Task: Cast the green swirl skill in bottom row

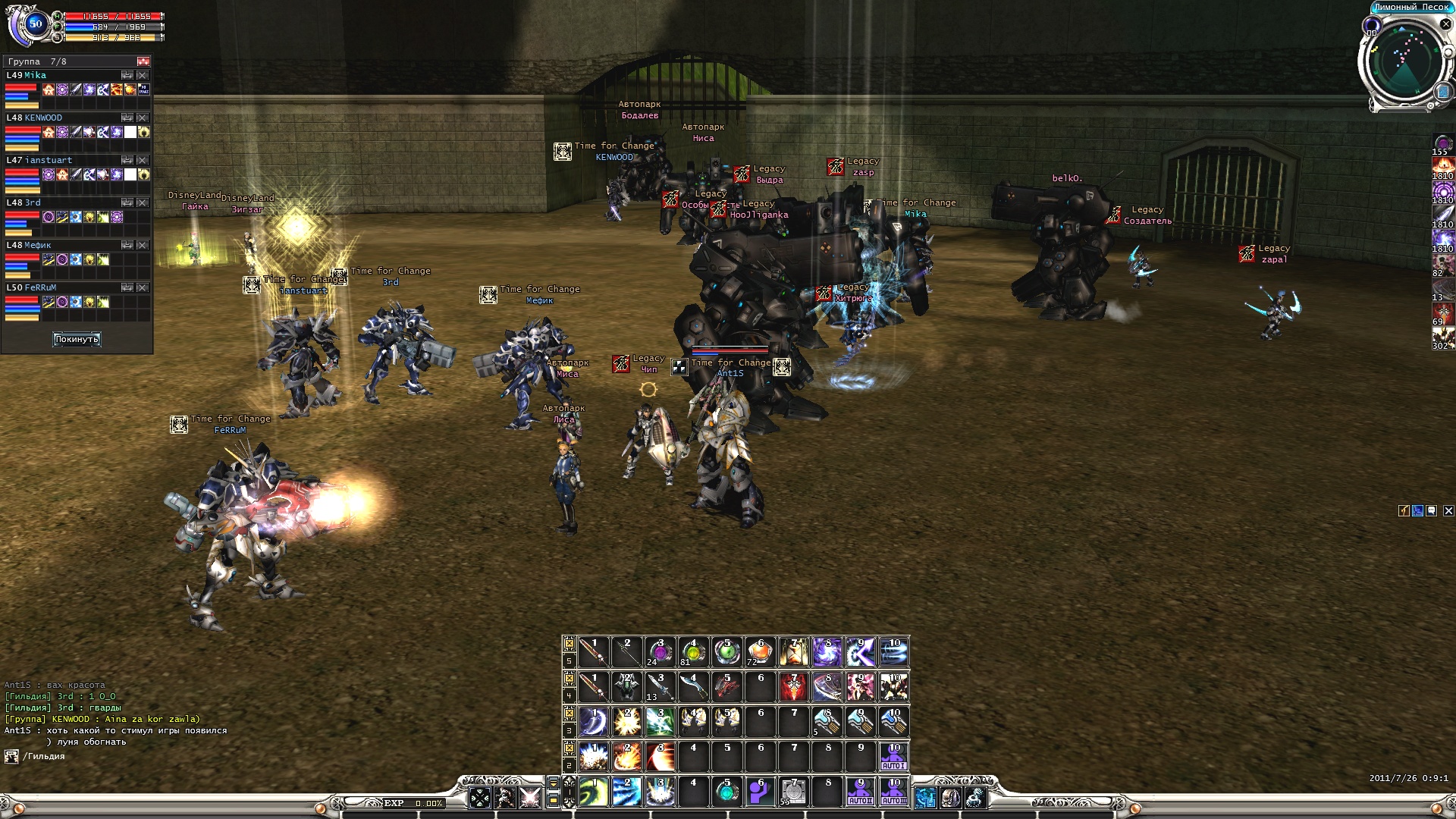Action: point(593,792)
